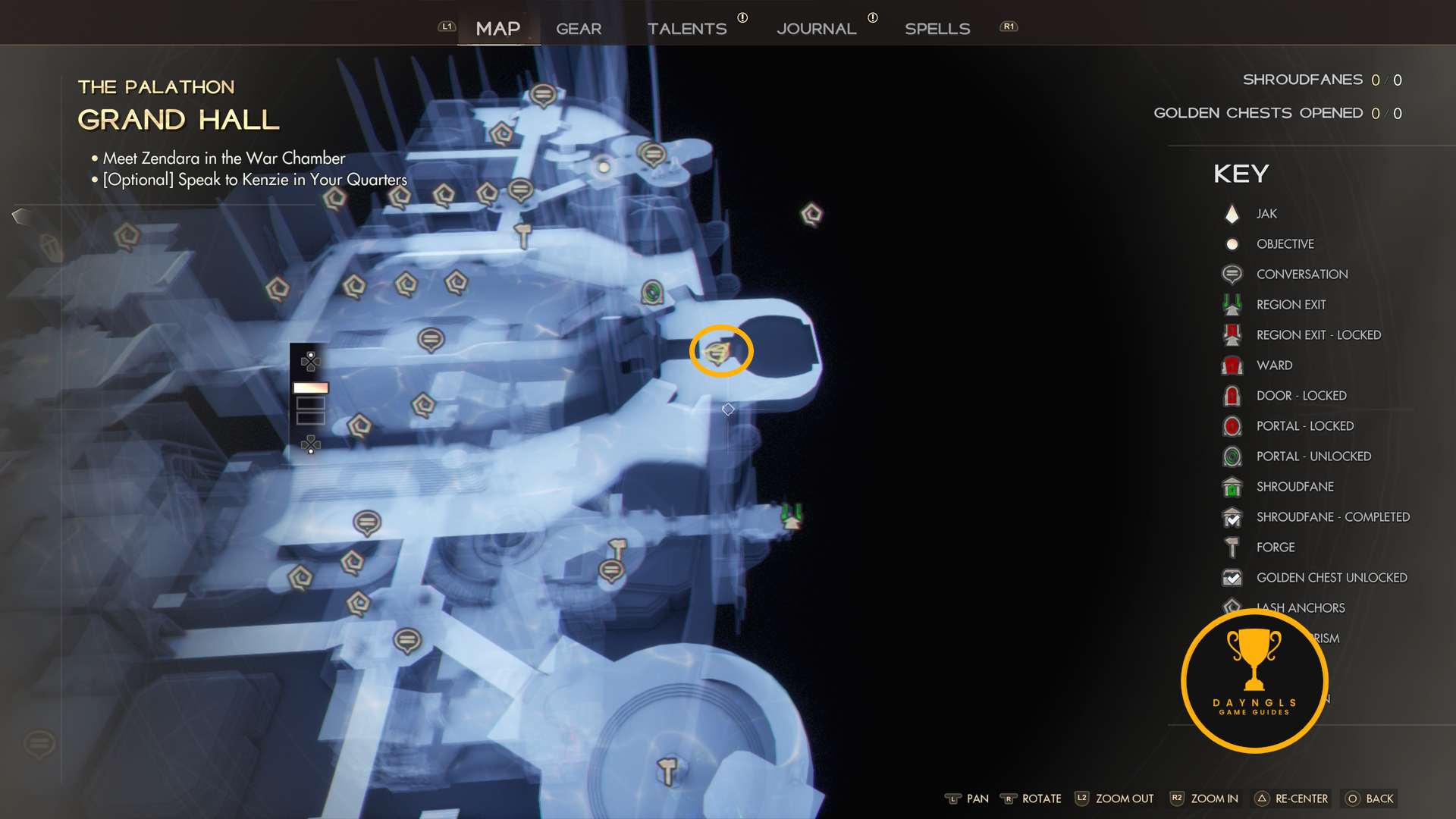Select the Forge entry in the key

tap(1276, 548)
